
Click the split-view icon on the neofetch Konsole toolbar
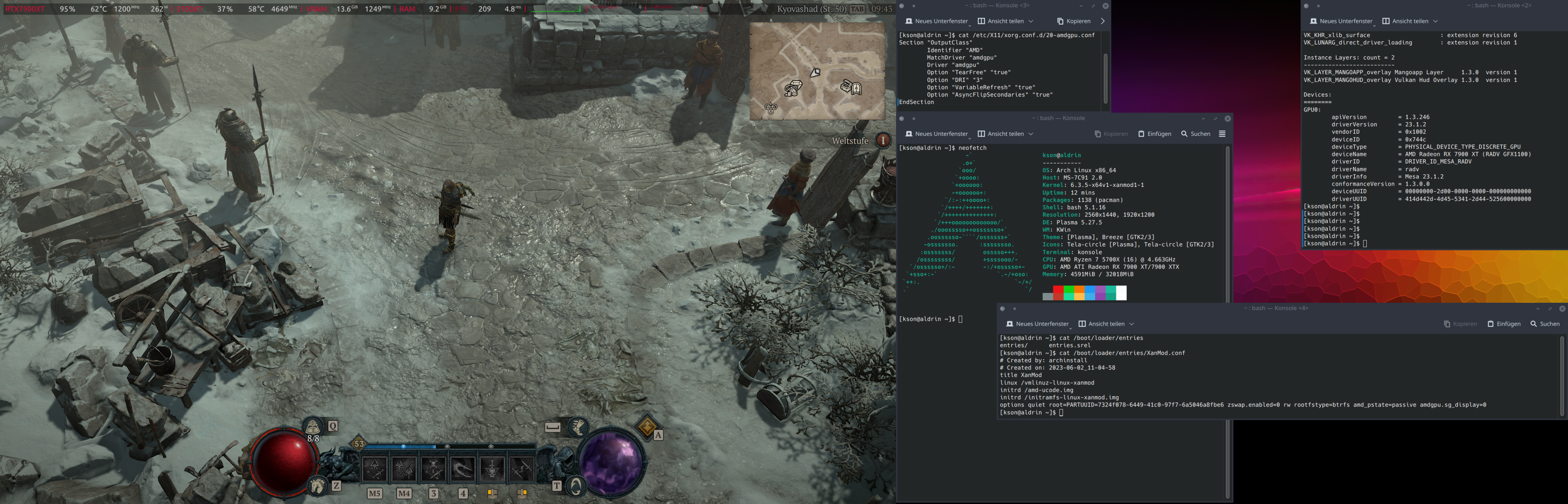pyautogui.click(x=981, y=134)
